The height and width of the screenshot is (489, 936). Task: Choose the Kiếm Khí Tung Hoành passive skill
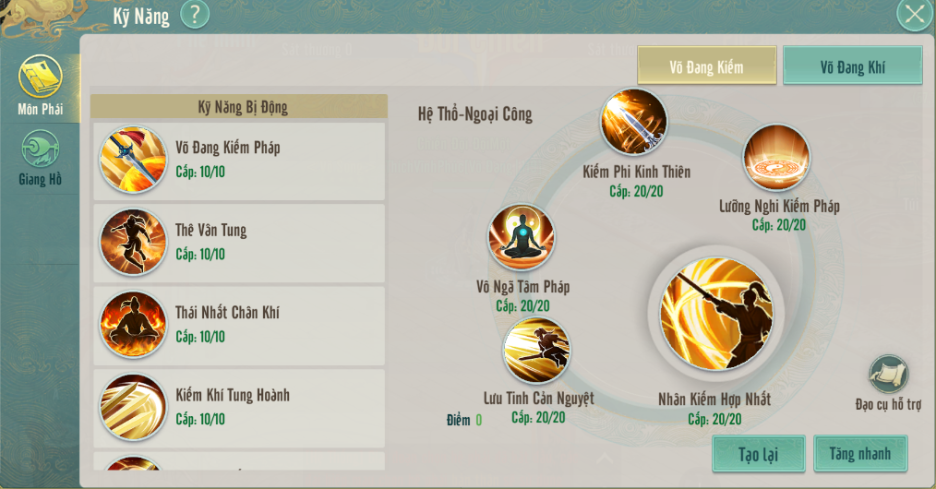(x=238, y=408)
